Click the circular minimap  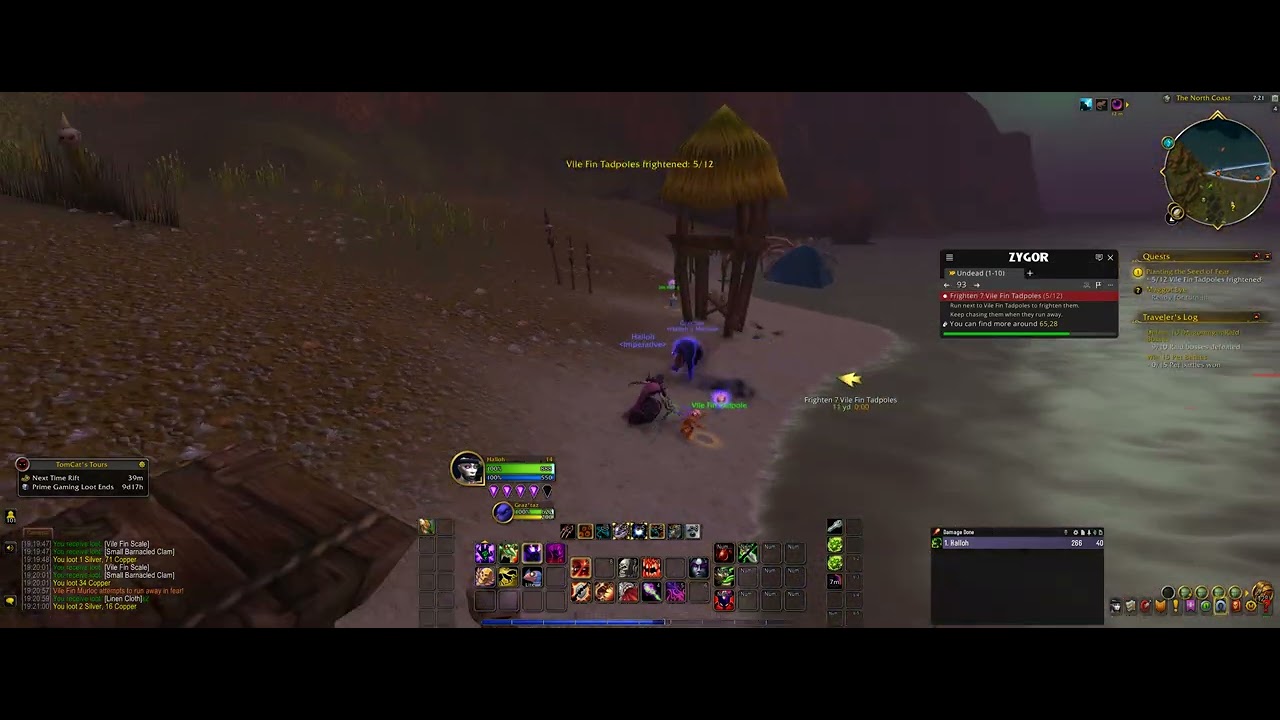tap(1216, 171)
